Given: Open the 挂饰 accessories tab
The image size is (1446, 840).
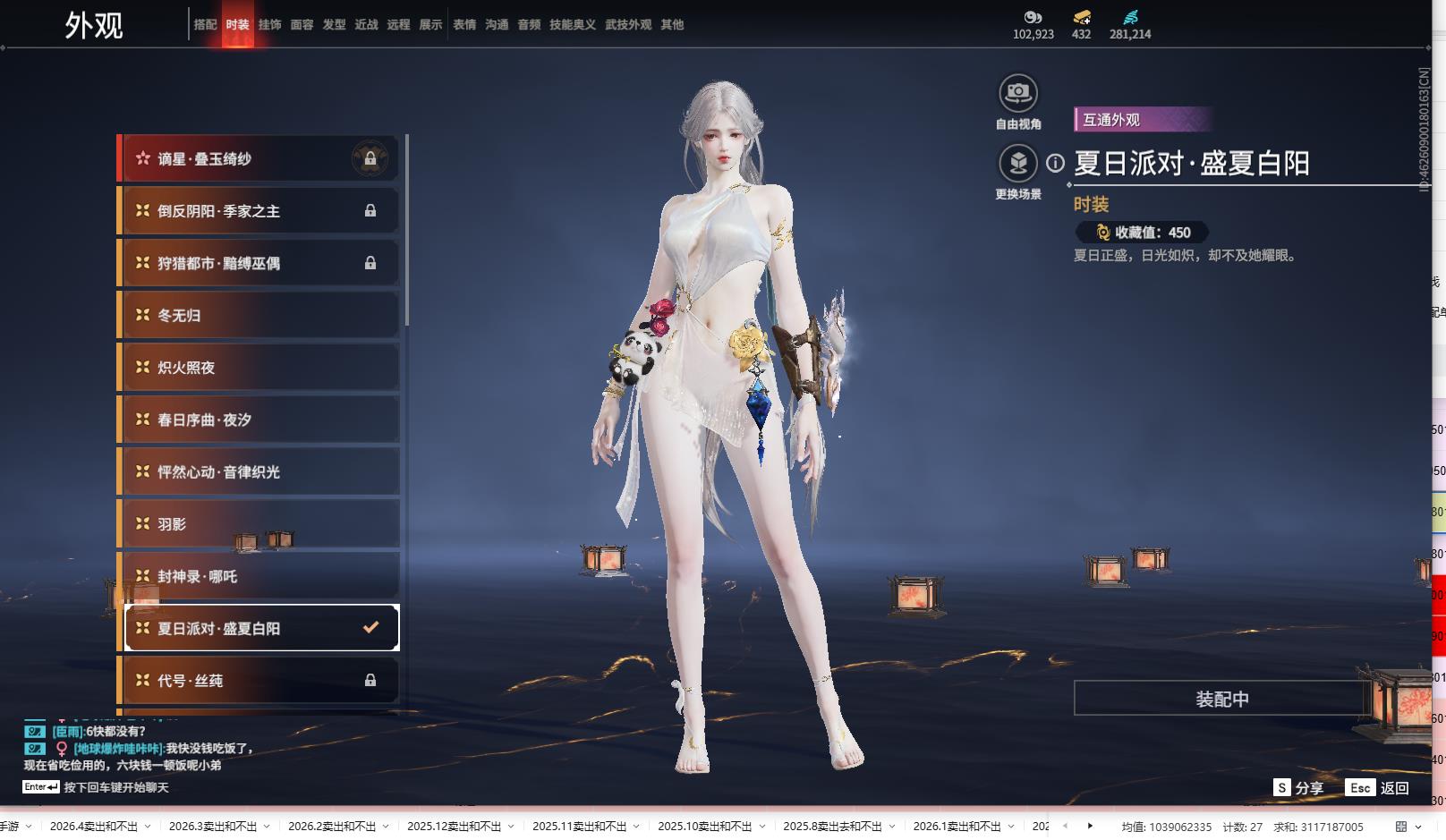Looking at the screenshot, I should point(269,25).
